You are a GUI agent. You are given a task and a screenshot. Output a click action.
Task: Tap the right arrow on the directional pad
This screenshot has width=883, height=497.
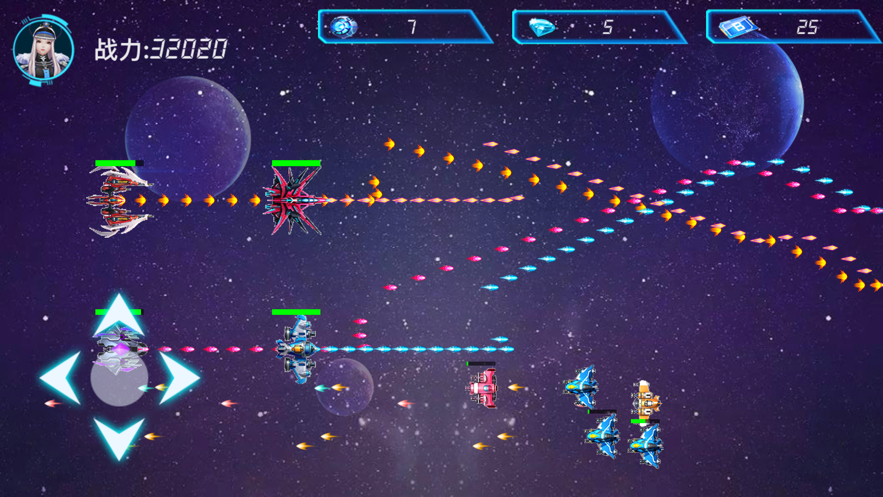point(180,378)
